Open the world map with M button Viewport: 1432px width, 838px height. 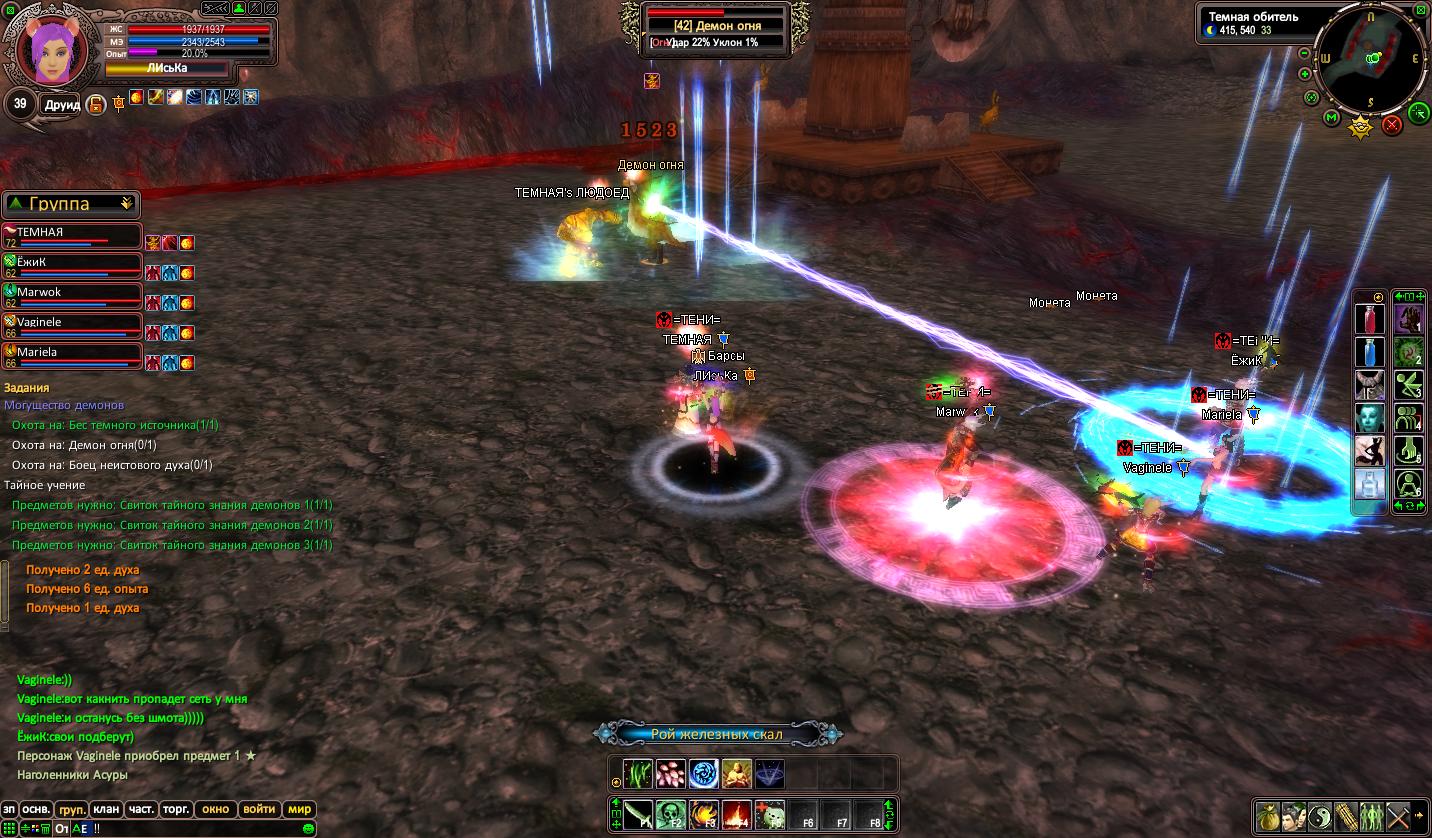click(x=1331, y=118)
